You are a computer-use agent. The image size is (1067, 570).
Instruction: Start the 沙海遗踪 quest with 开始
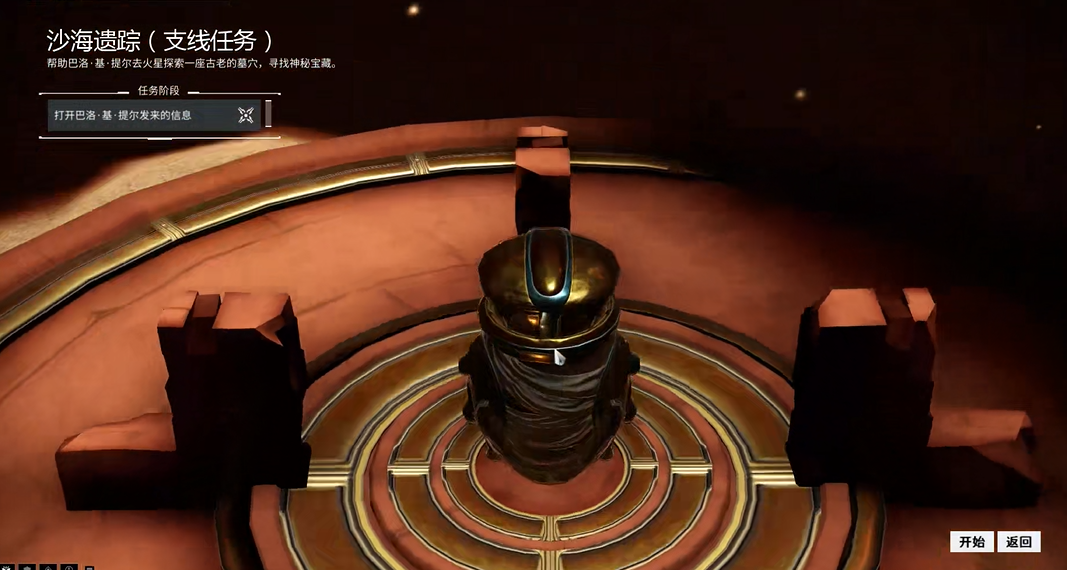tap(971, 542)
